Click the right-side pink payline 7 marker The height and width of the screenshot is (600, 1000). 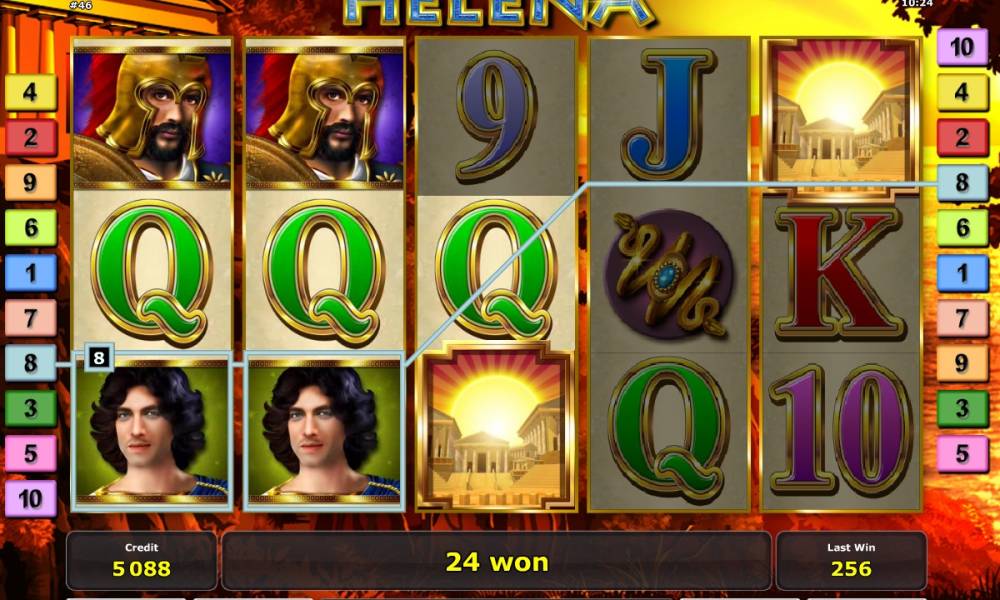coord(962,319)
